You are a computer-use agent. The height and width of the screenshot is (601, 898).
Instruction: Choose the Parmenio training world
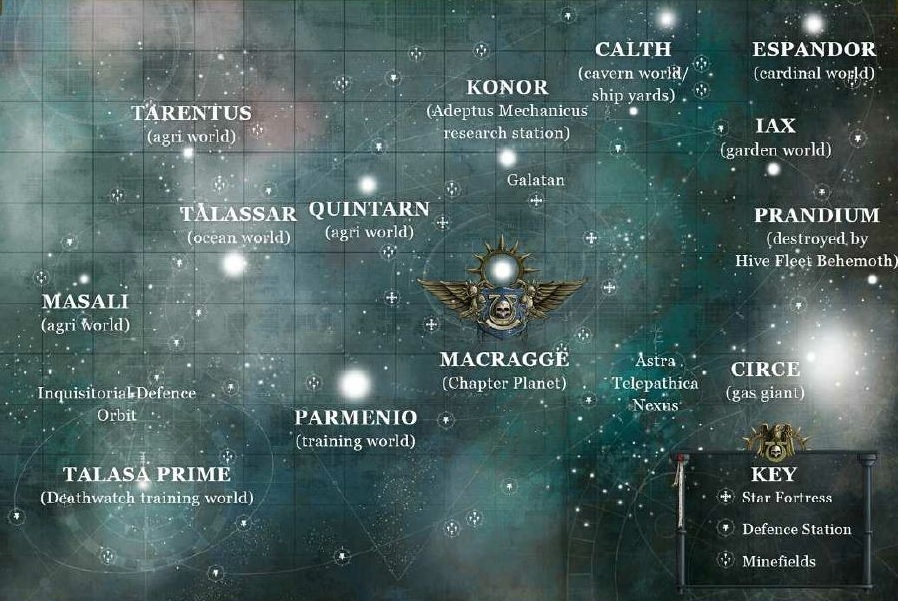[x=356, y=418]
